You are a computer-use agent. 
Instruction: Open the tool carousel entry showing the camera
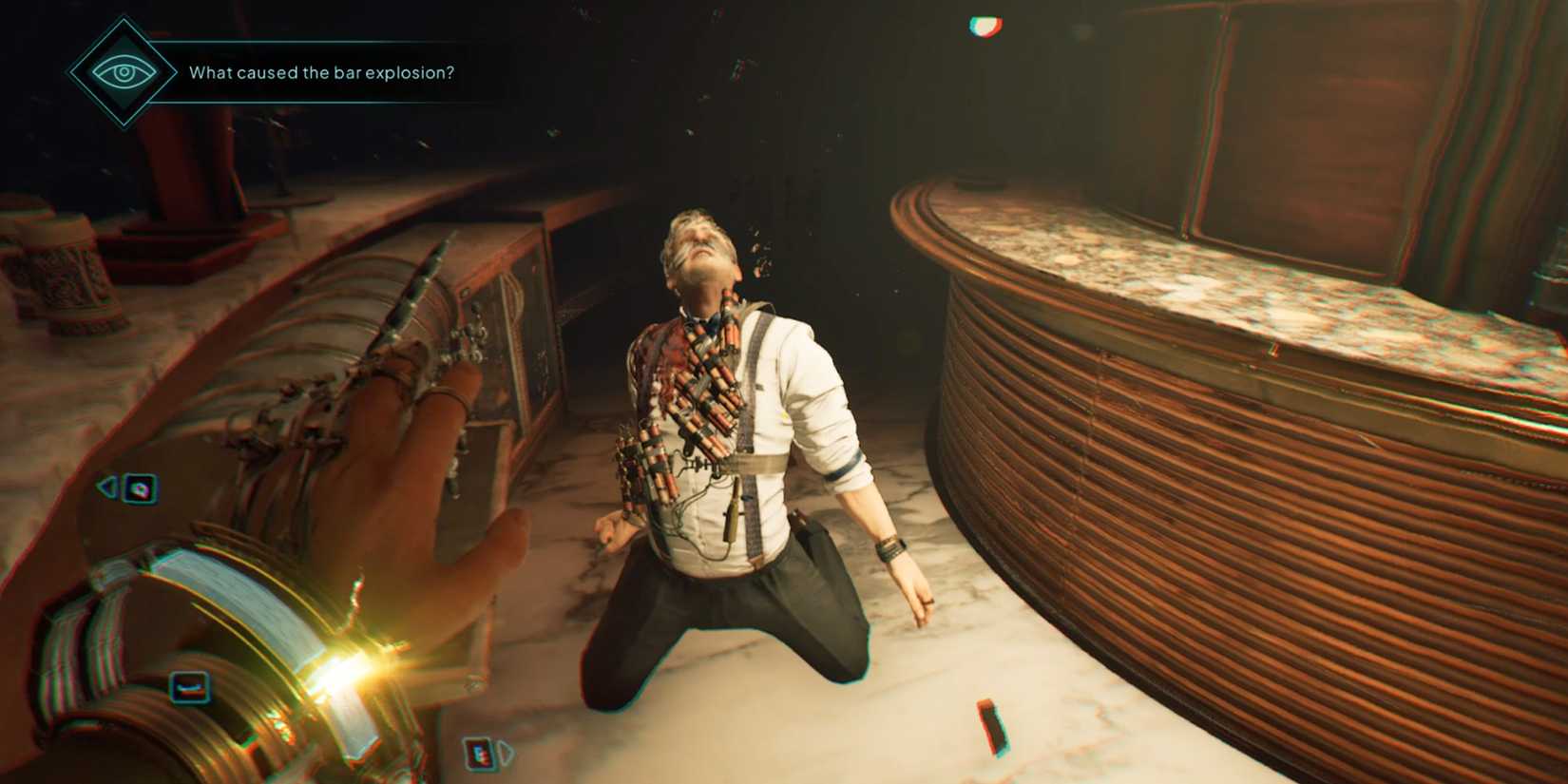139,488
